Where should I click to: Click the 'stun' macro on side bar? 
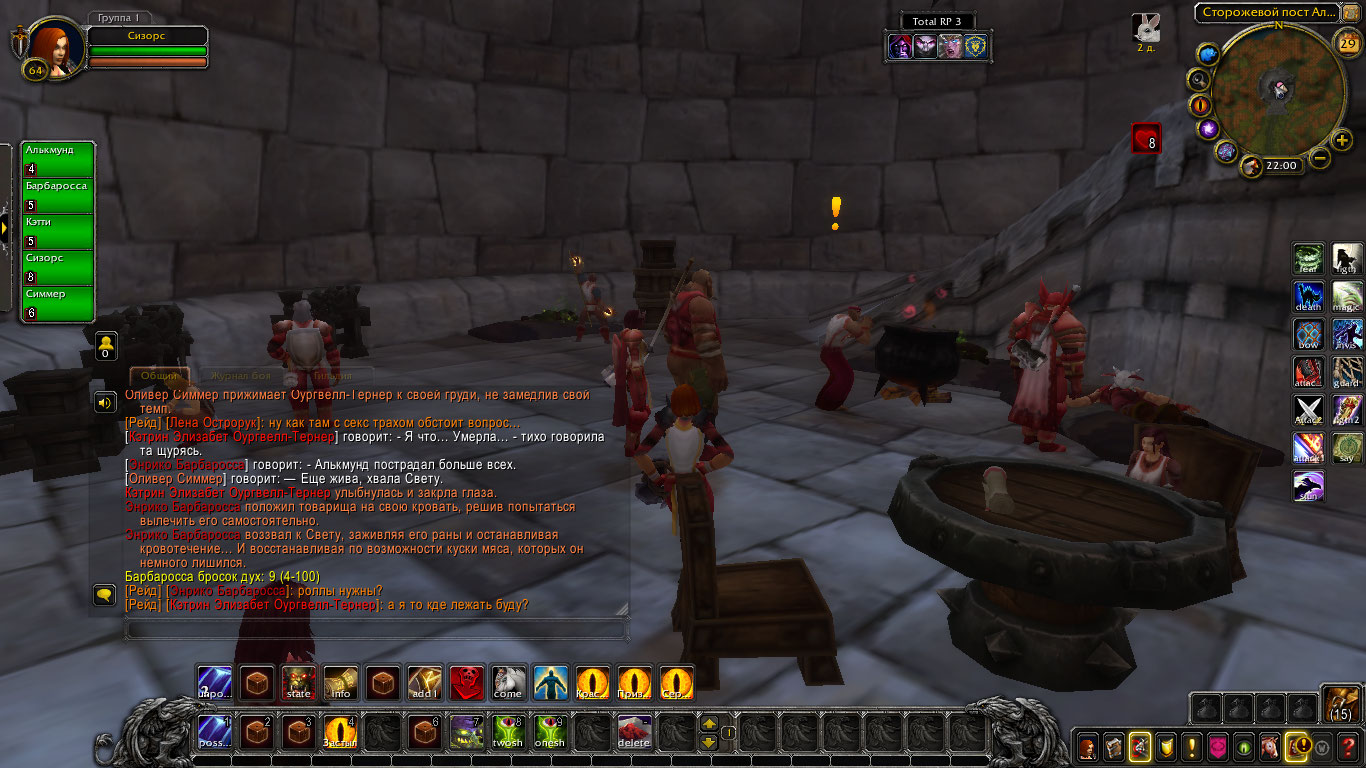click(x=1309, y=486)
